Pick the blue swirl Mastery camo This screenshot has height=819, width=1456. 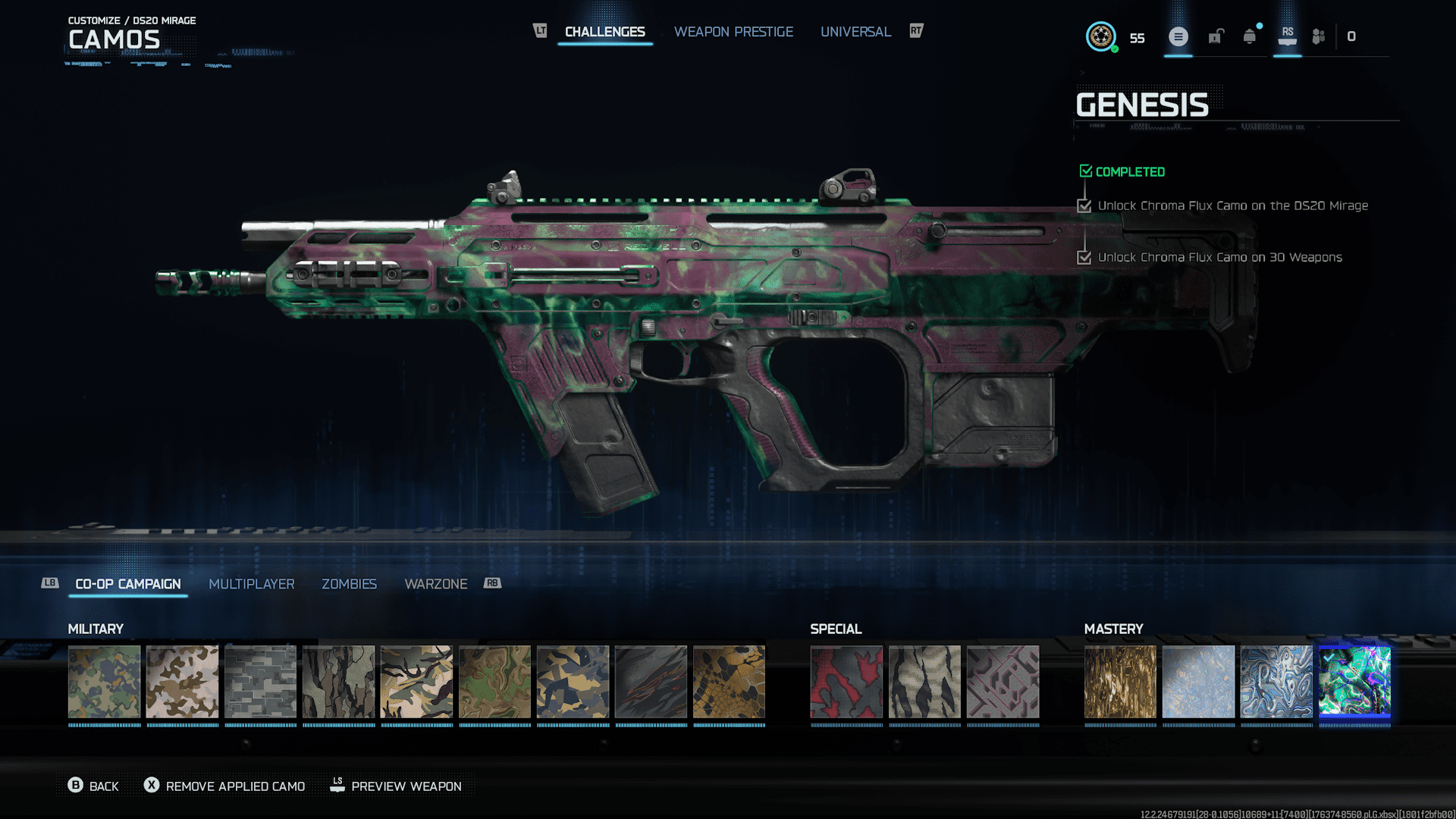[1276, 682]
